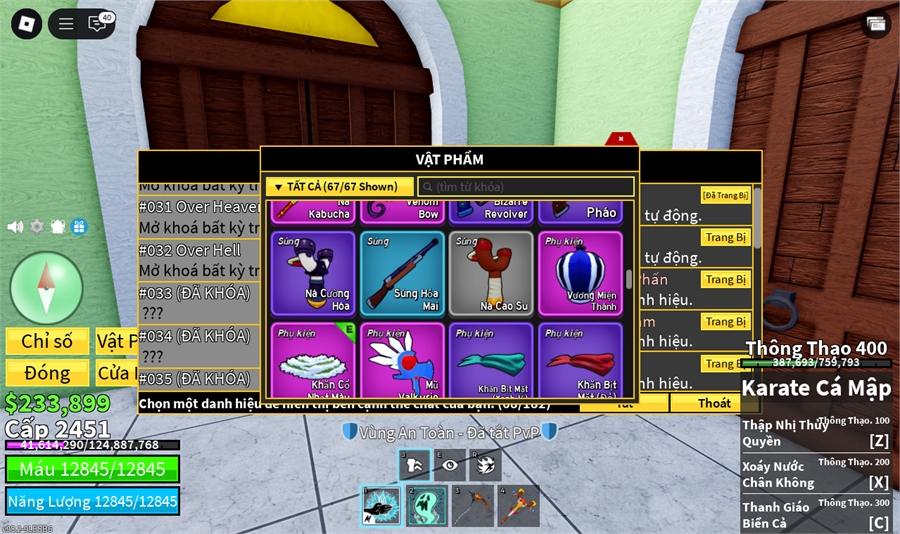Viewport: 900px width, 534px height.
Task: Pick the Vương Miện Thánh accessory
Action: coord(579,273)
